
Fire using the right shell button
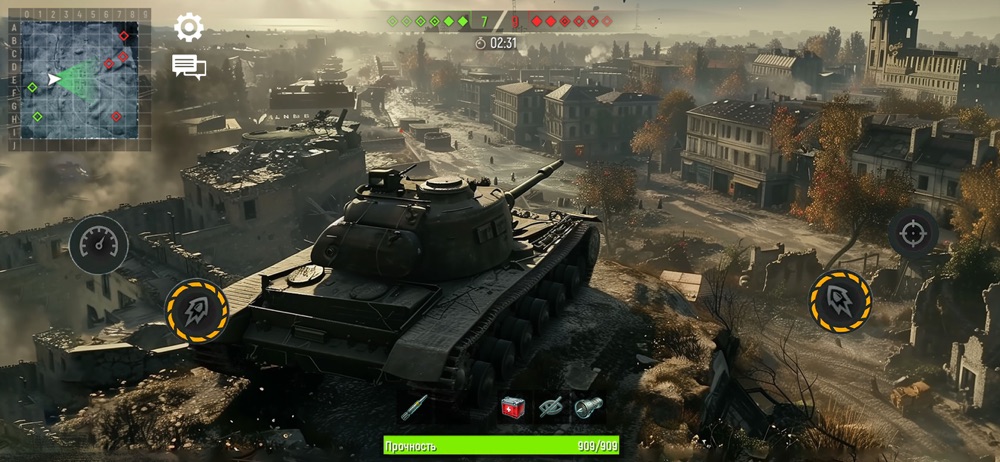click(x=840, y=301)
